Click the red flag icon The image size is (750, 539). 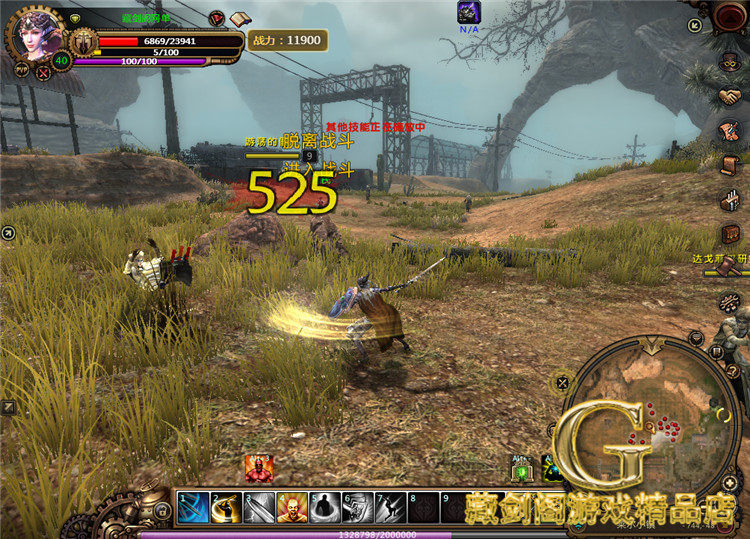pos(217,18)
